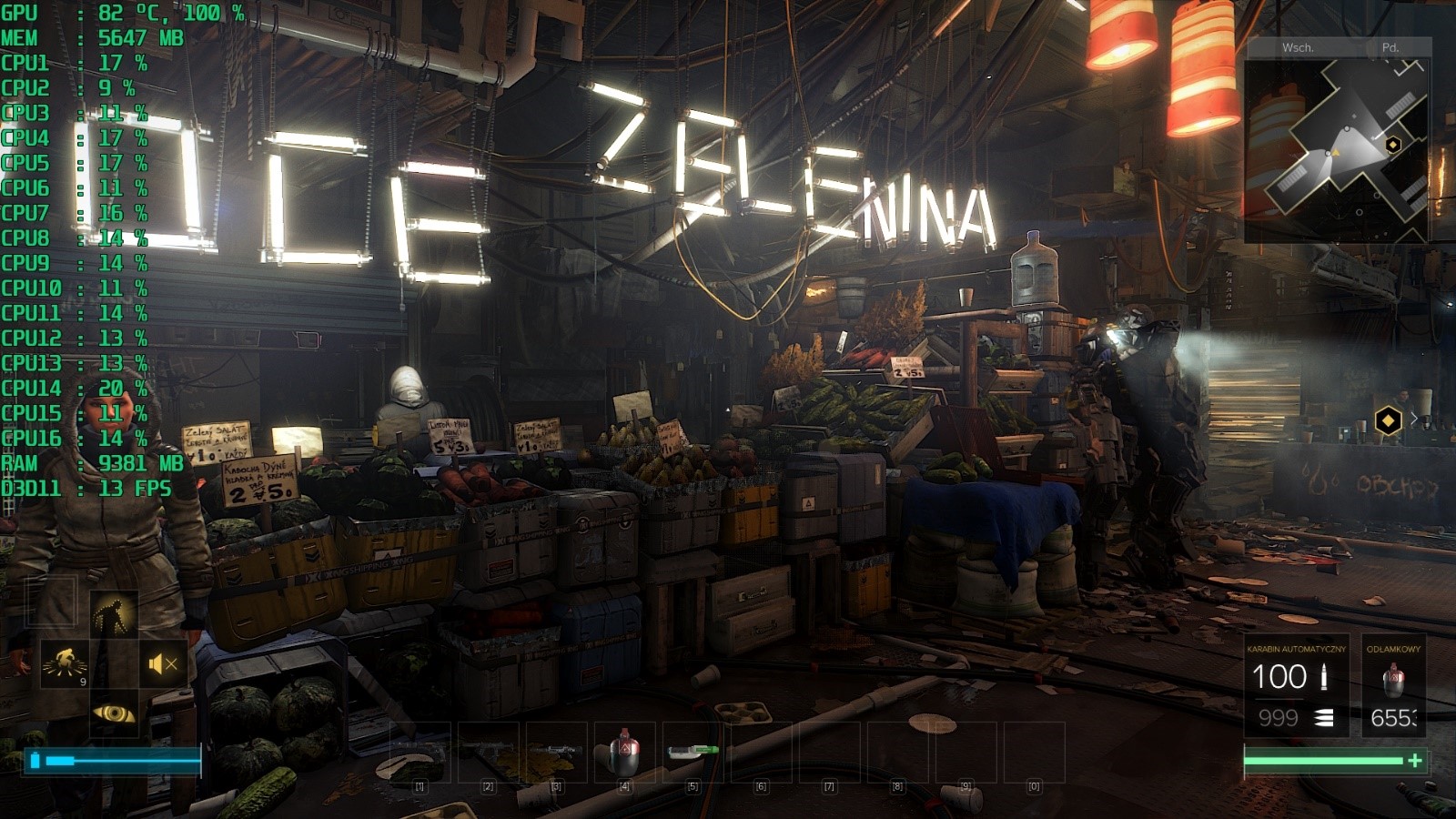Screen dimensions: 1456x819
Task: Activate the yellow eye vision augmentation
Action: (114, 713)
